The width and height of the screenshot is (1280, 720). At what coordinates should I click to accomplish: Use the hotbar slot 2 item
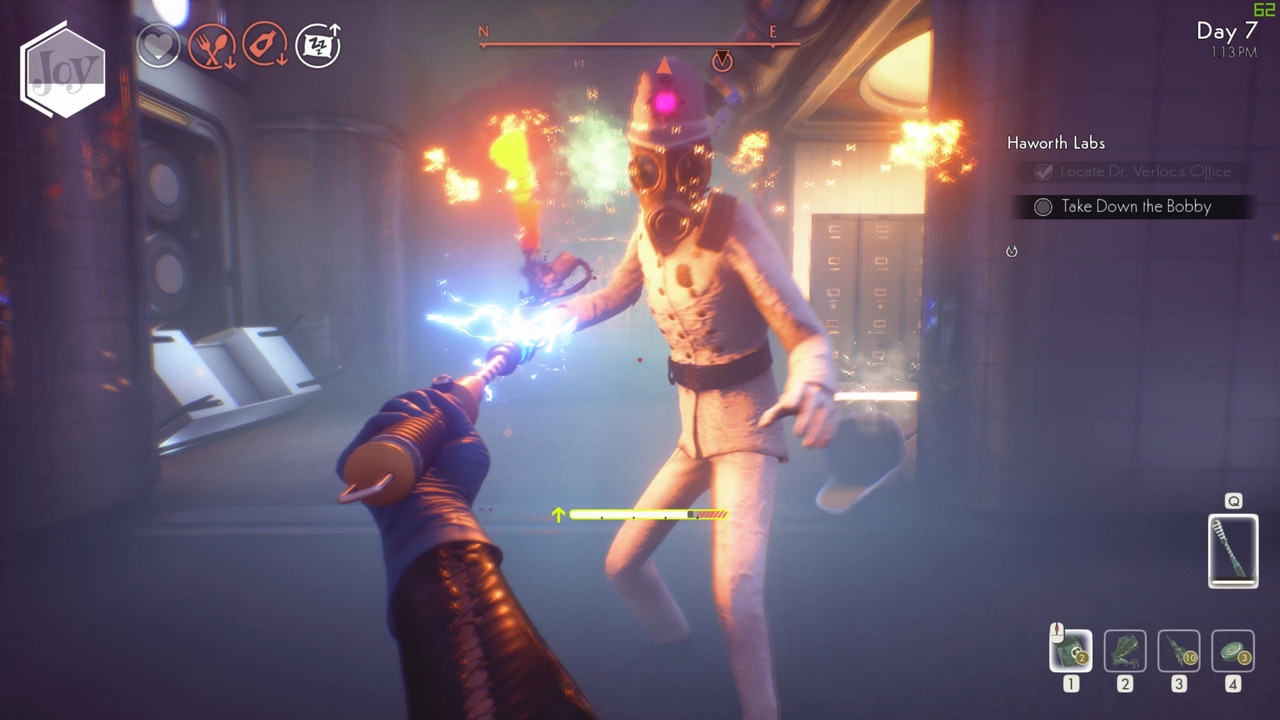pos(1125,651)
